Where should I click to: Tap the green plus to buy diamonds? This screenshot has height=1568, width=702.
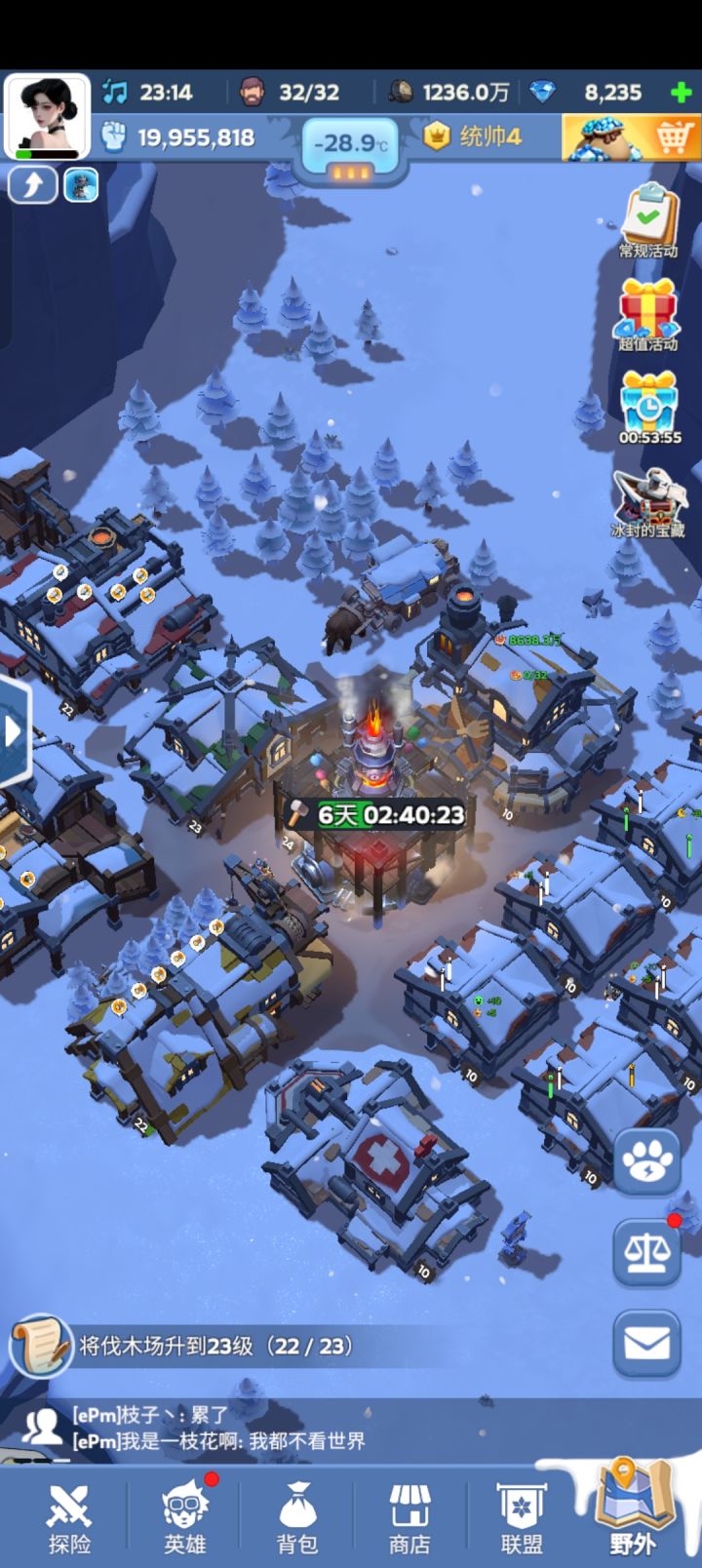pos(682,94)
